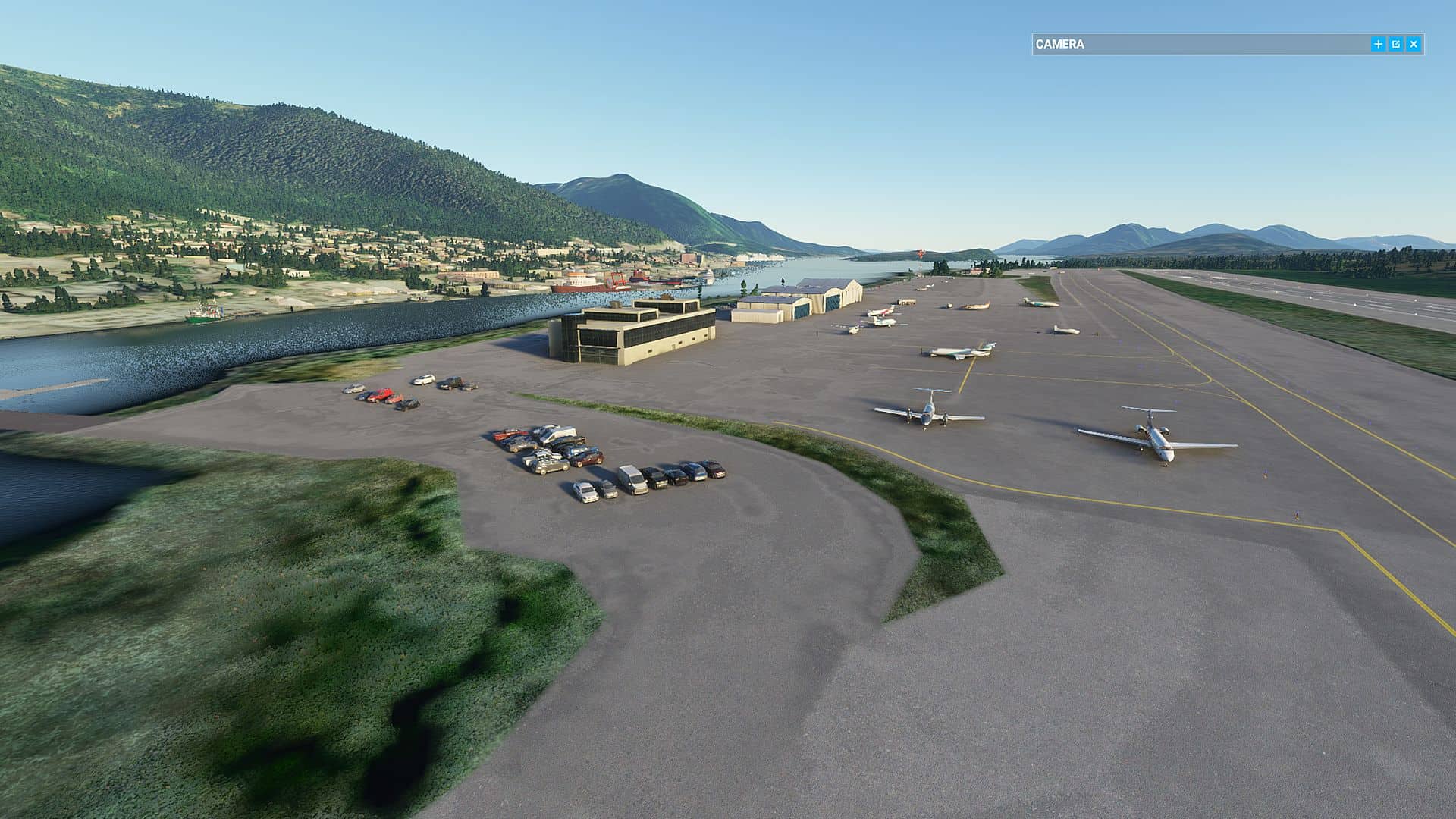Expand the Camera panel with the plus button
This screenshot has width=1456, height=819.
tap(1378, 45)
